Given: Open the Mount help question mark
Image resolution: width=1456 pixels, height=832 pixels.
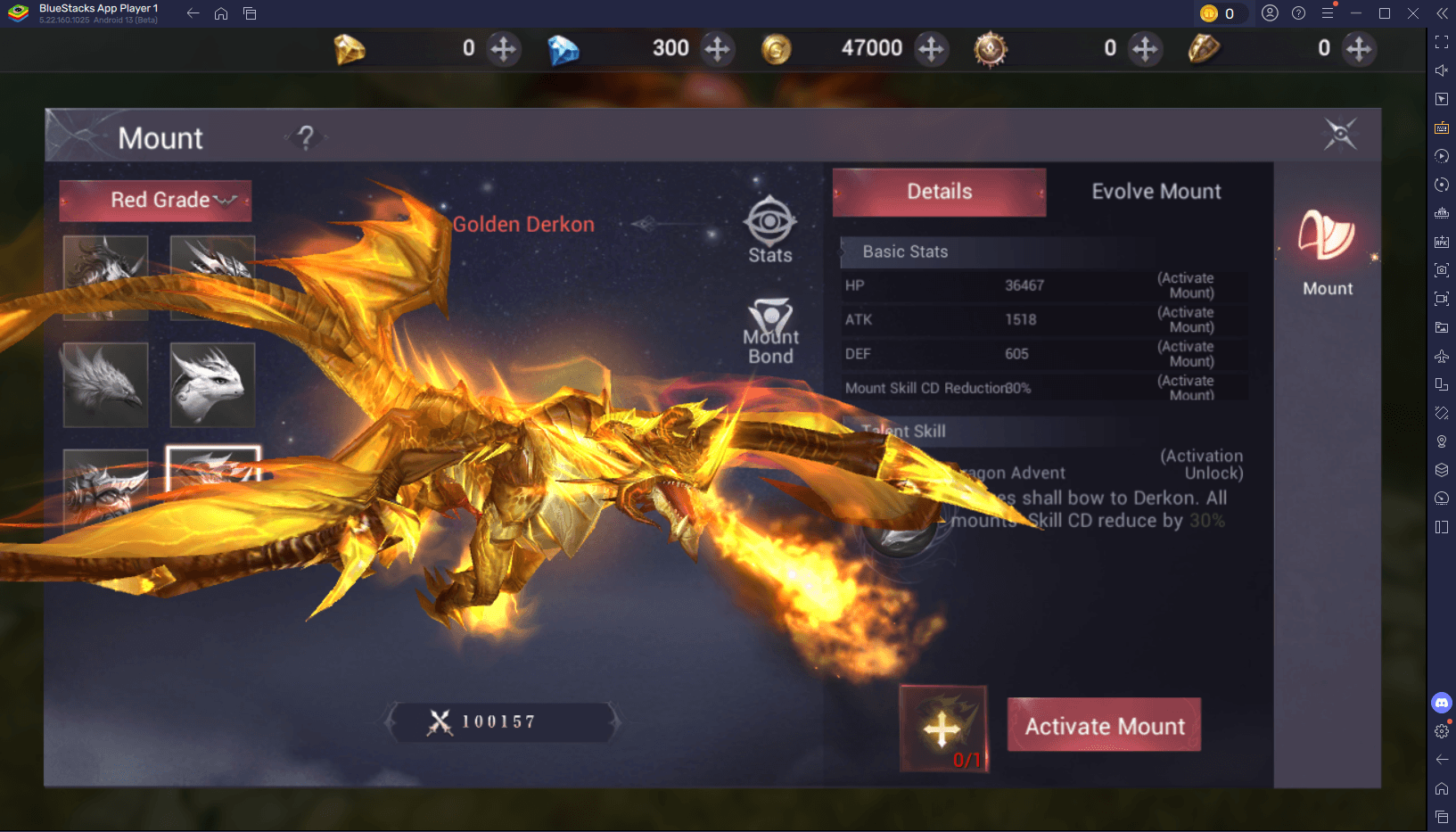Looking at the screenshot, I should point(306,137).
